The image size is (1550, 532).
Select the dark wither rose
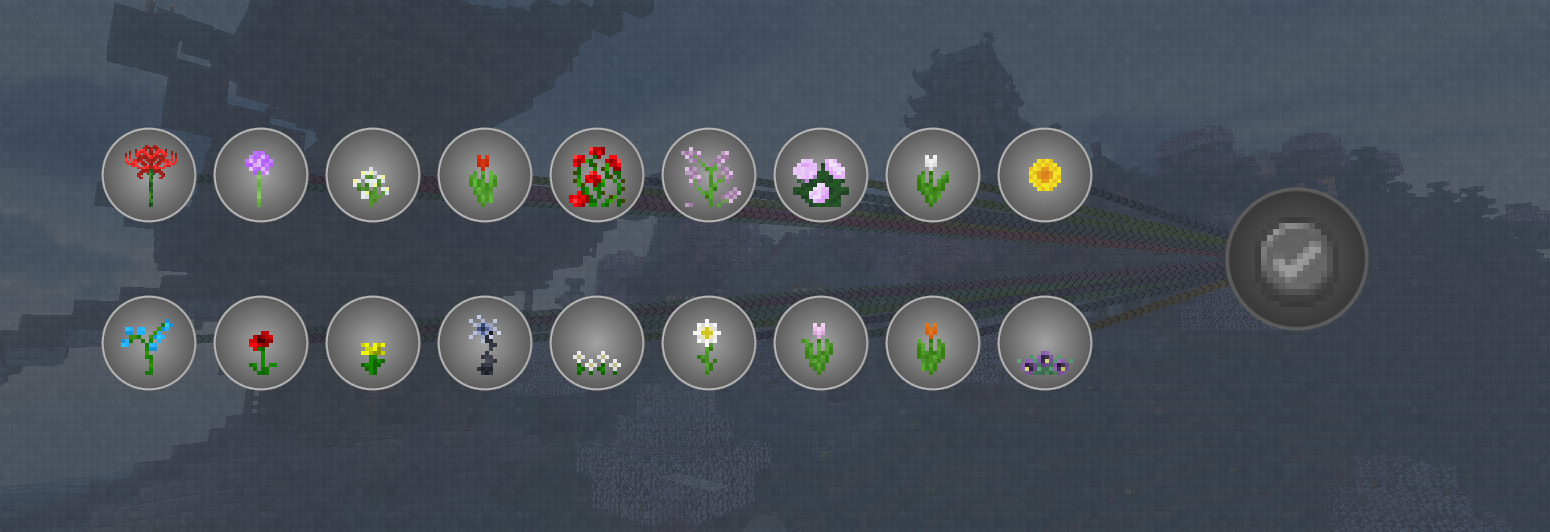[x=485, y=343]
